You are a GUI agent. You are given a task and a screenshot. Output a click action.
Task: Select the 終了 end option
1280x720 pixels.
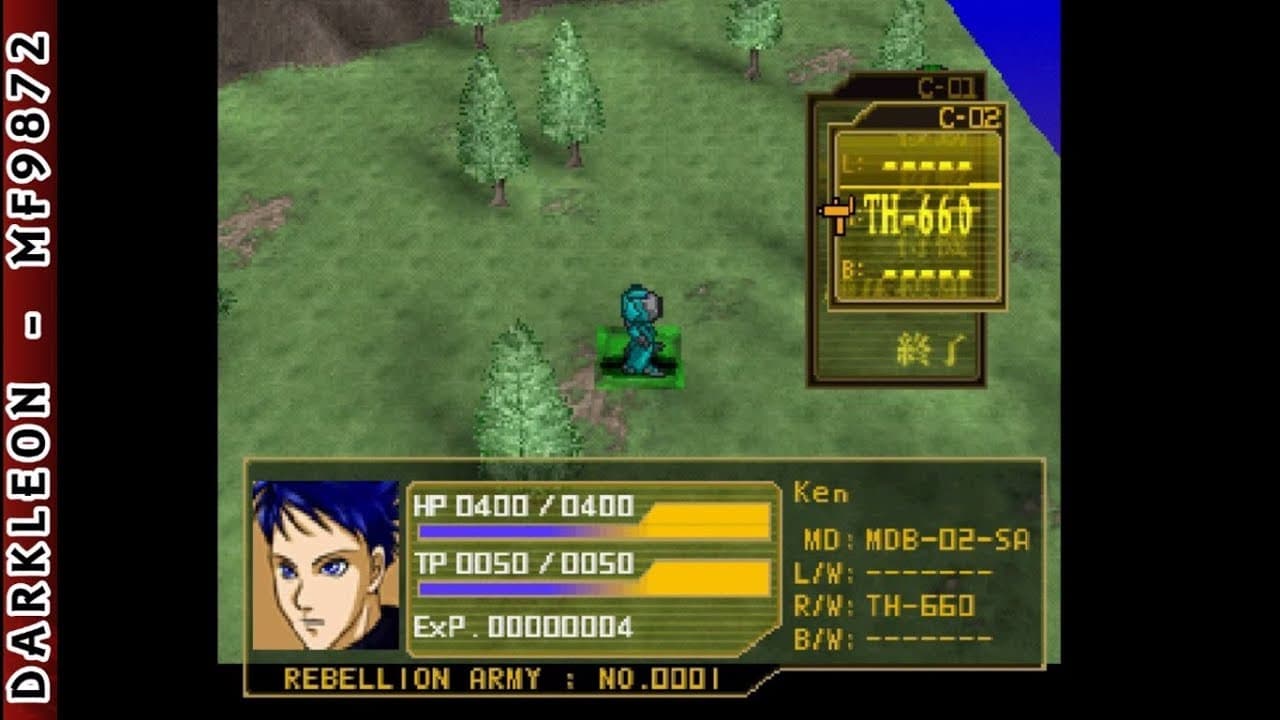click(x=929, y=351)
